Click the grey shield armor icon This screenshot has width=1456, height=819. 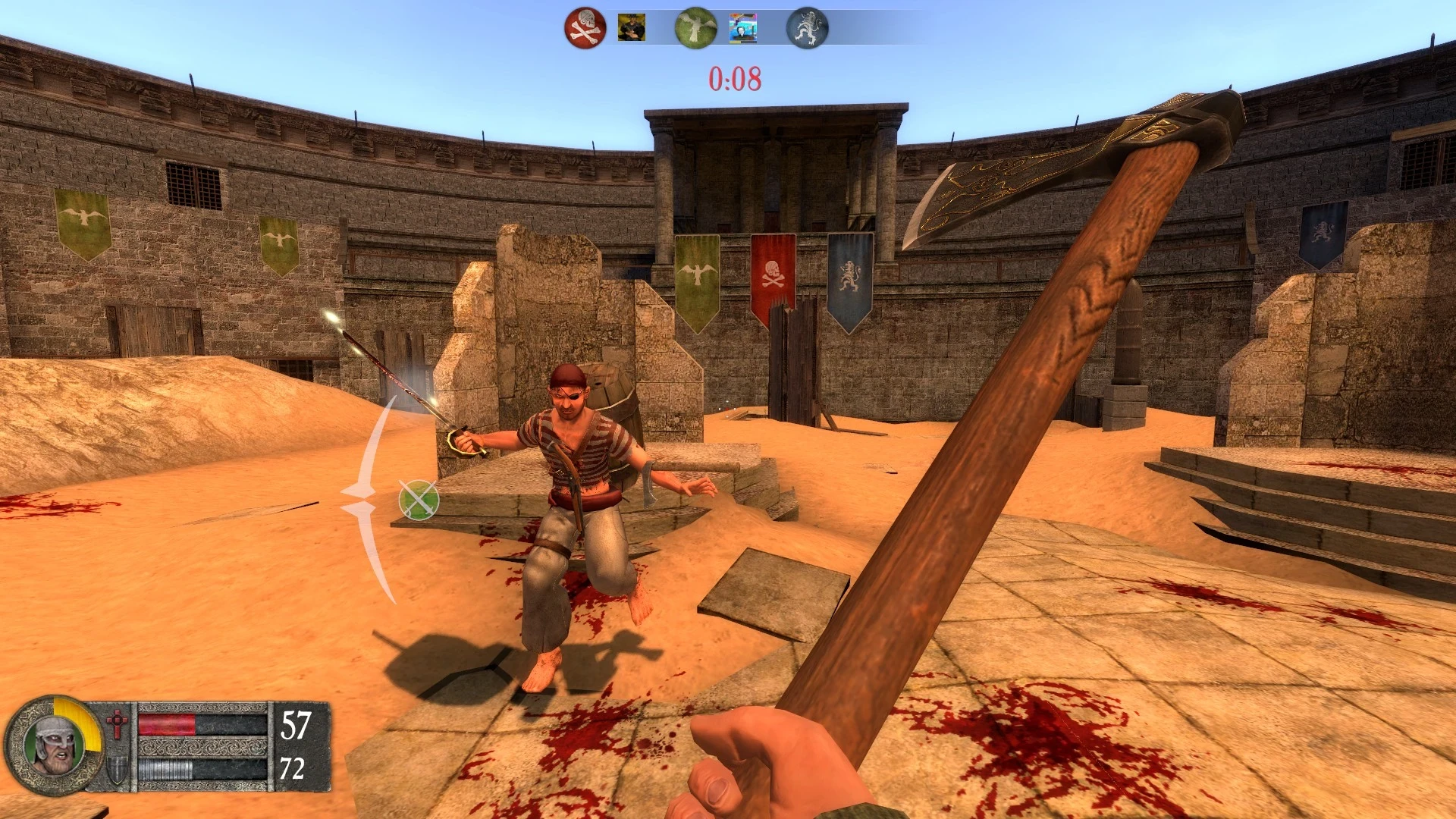[117, 770]
